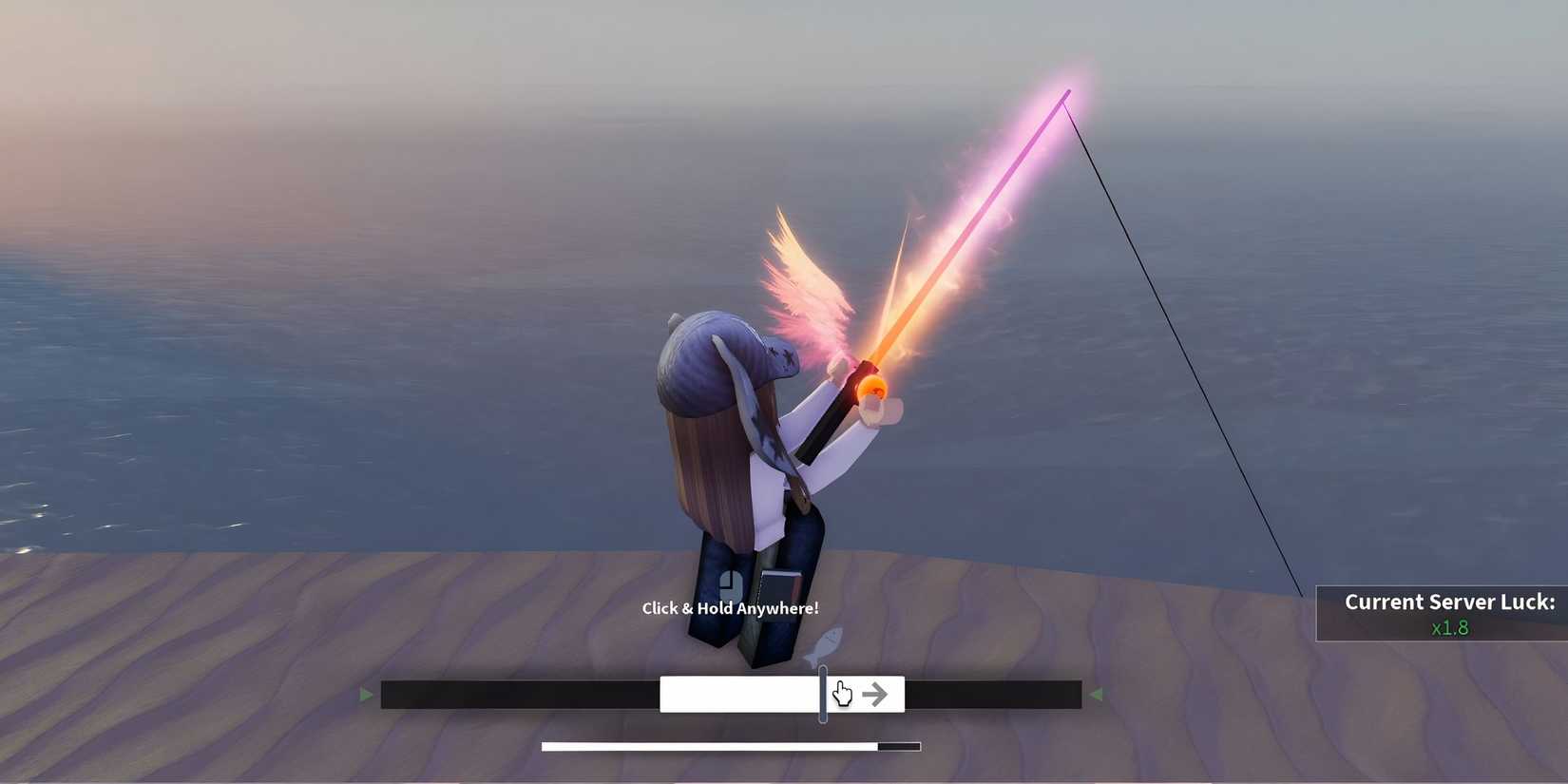Click the dark fishing tension bar

pyautogui.click(x=523, y=694)
